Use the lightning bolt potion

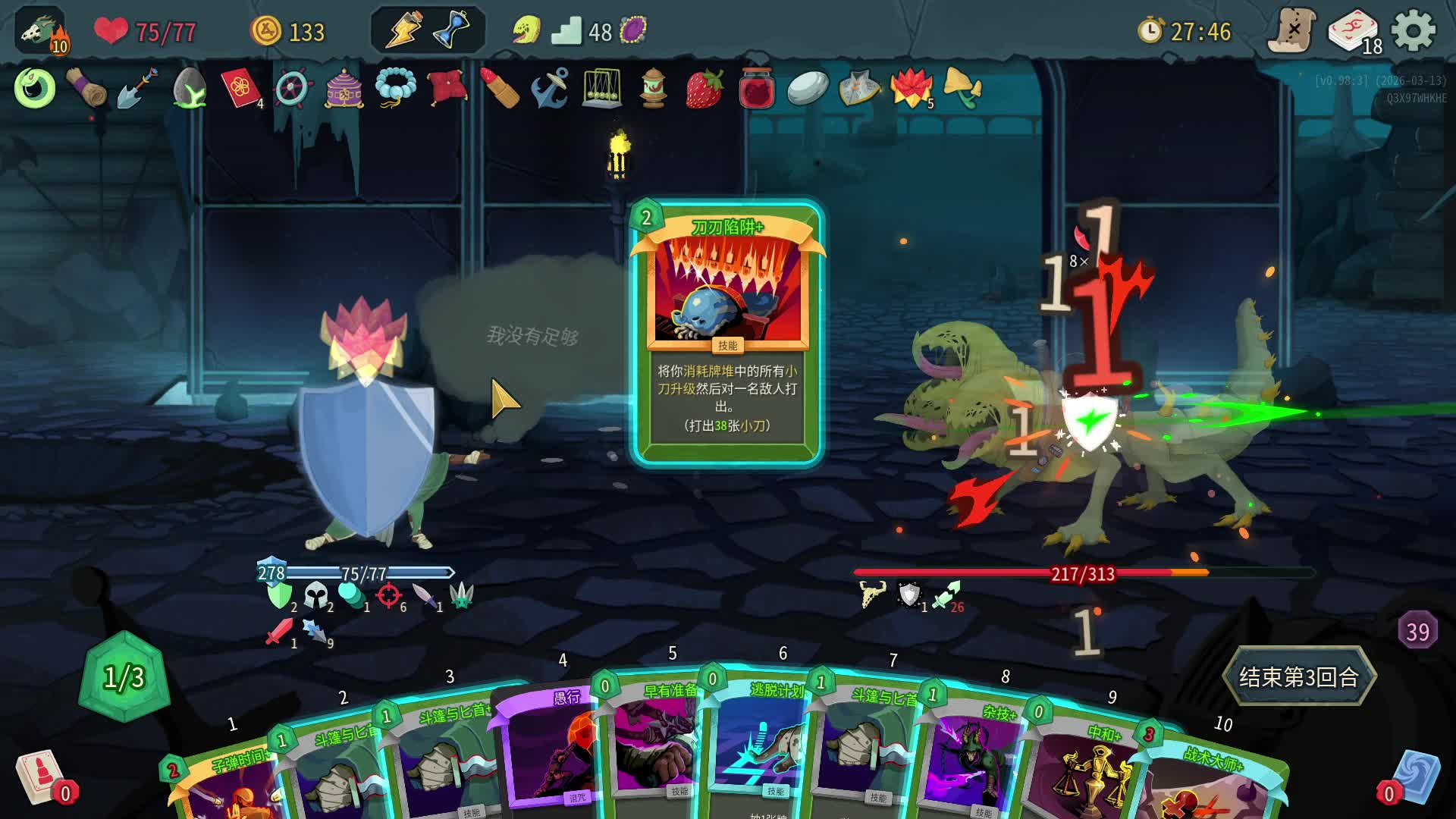point(404,31)
